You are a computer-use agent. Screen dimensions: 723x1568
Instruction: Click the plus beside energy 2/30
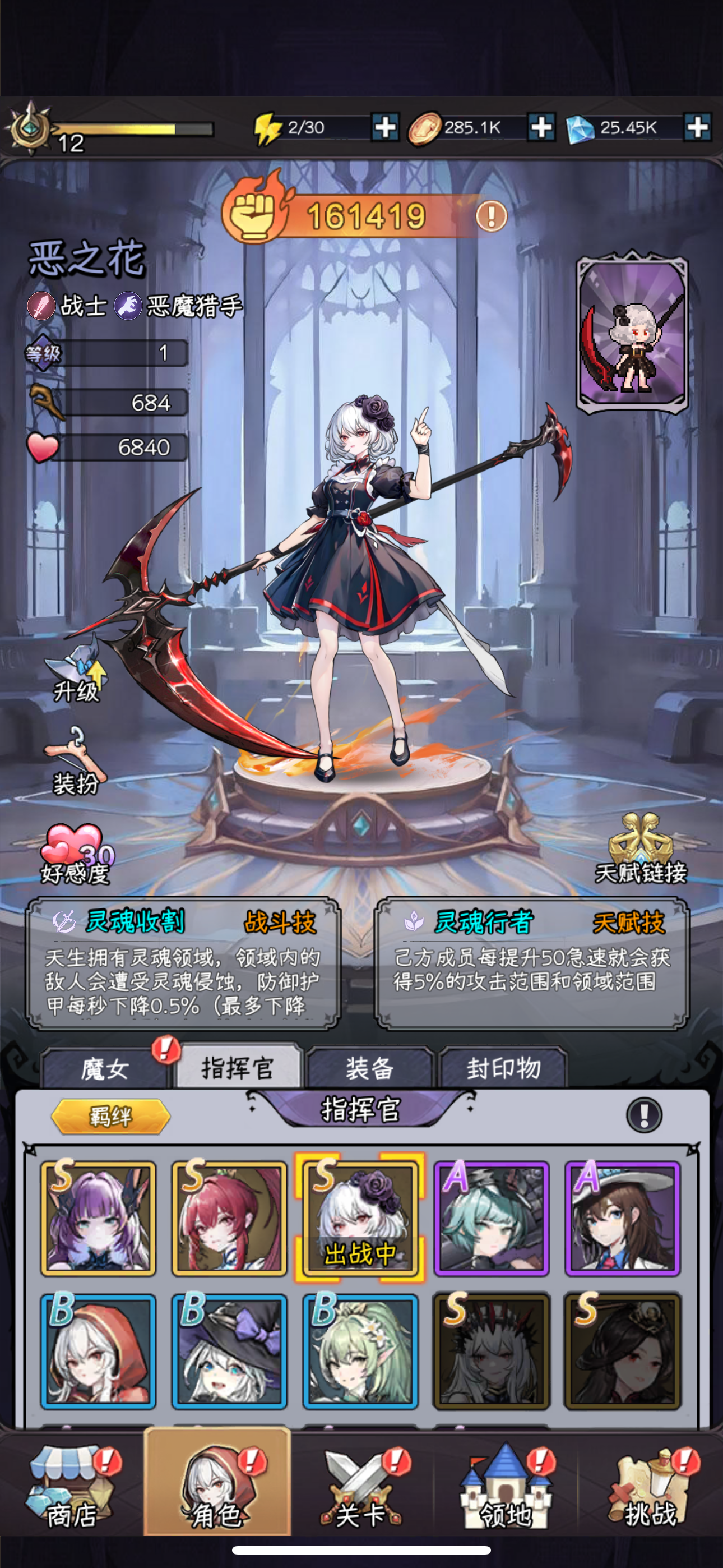pos(386,128)
